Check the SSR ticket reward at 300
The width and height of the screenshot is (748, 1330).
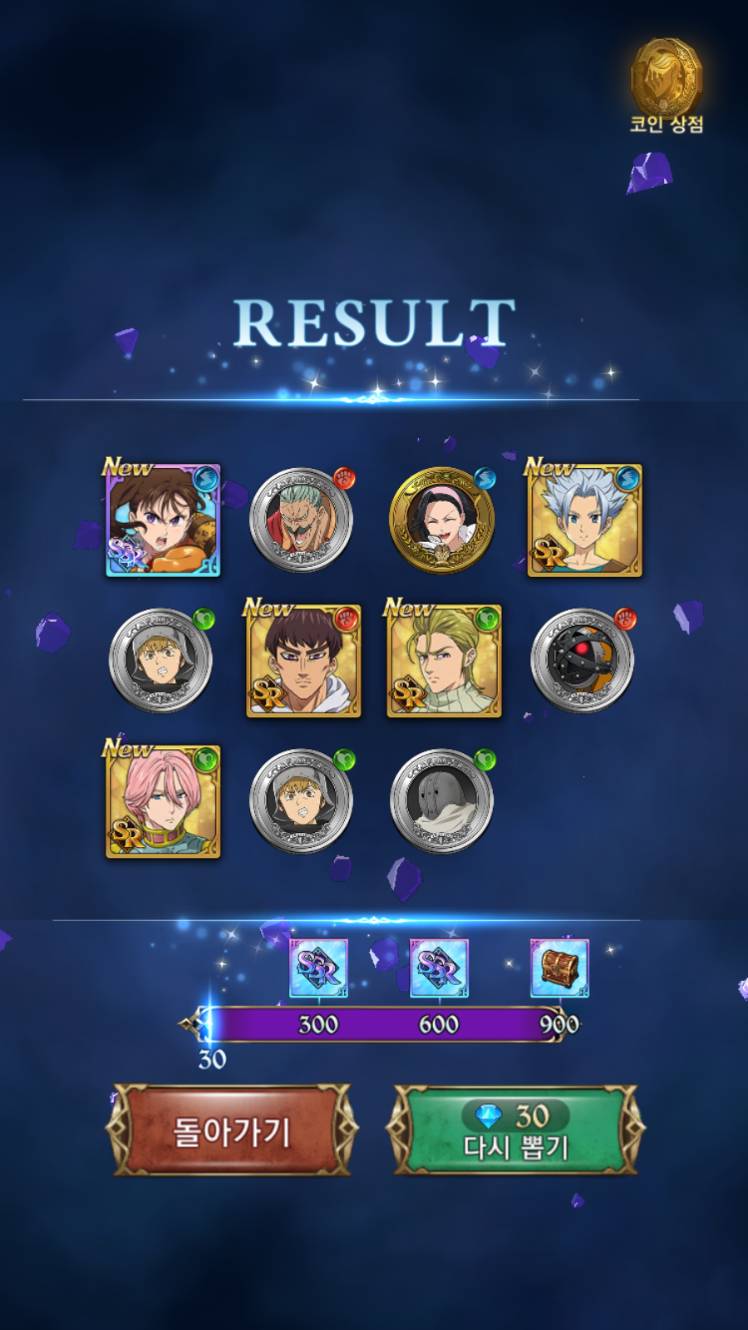pos(318,968)
